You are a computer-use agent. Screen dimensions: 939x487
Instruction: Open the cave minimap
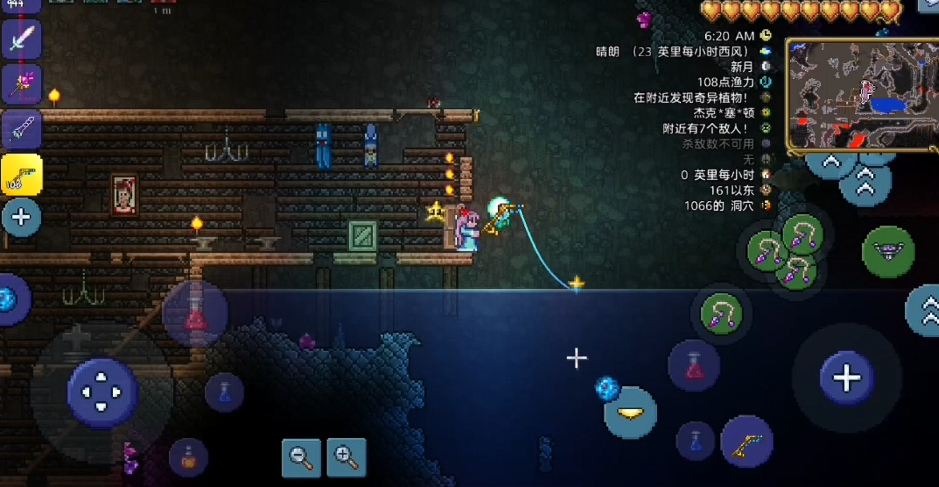[861, 95]
